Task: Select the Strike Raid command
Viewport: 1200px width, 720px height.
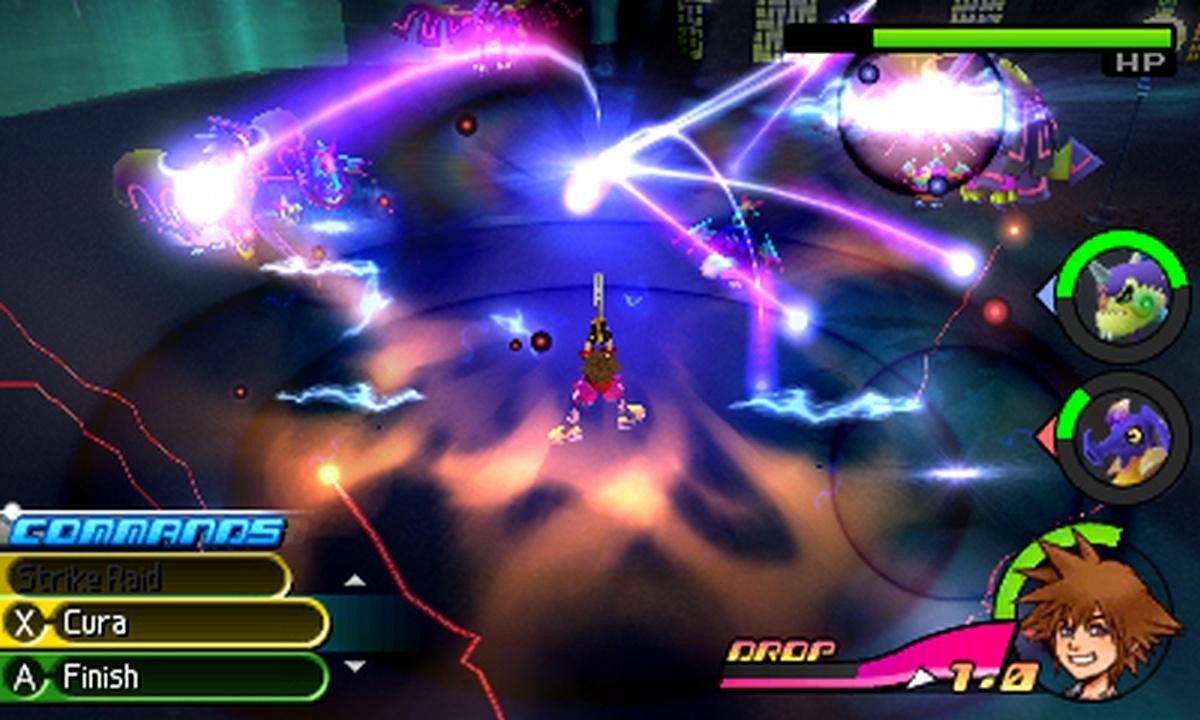Action: (145, 577)
